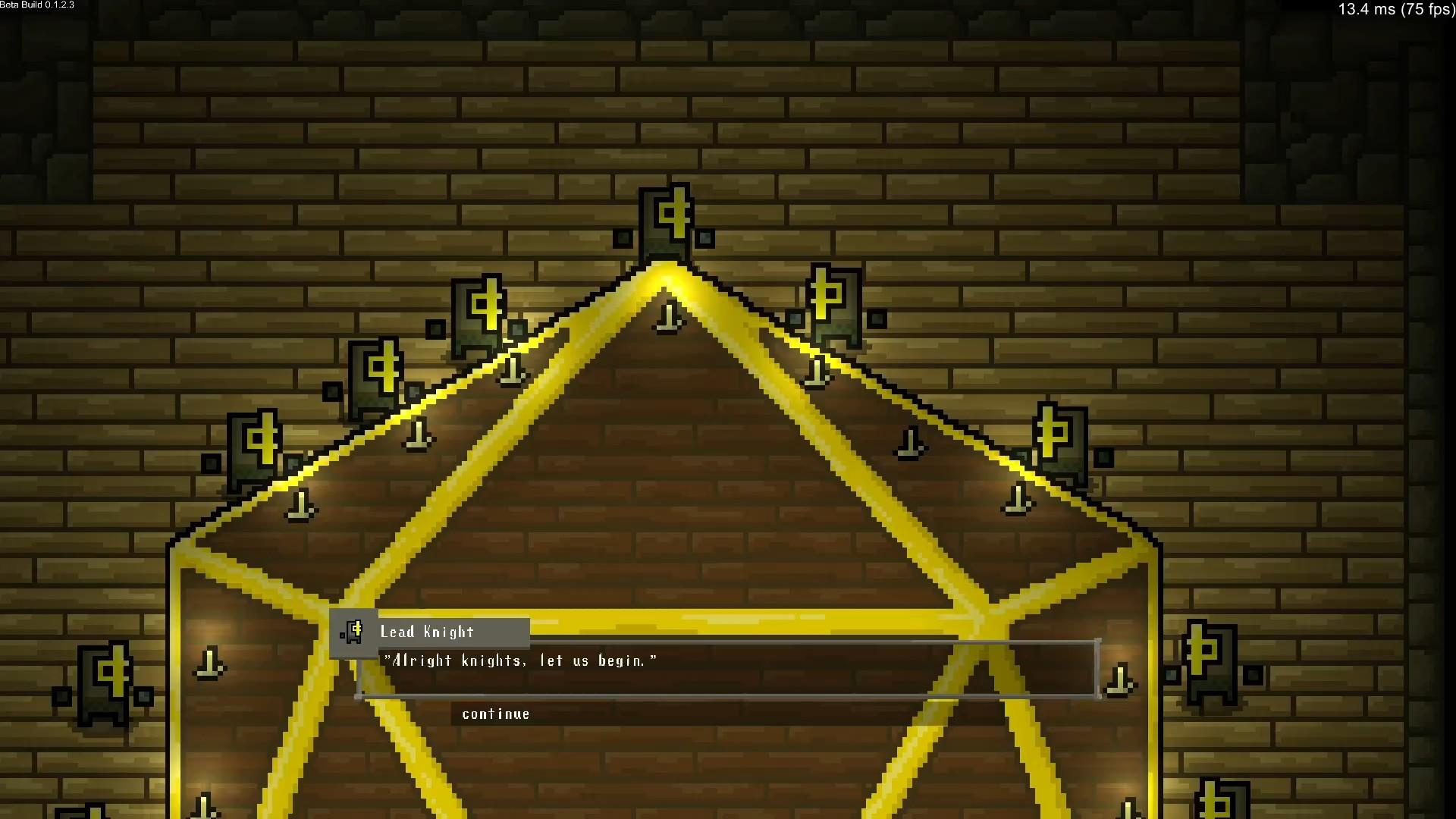This screenshot has height=819, width=1456.
Task: Click continue to advance the dialogue
Action: (x=494, y=714)
